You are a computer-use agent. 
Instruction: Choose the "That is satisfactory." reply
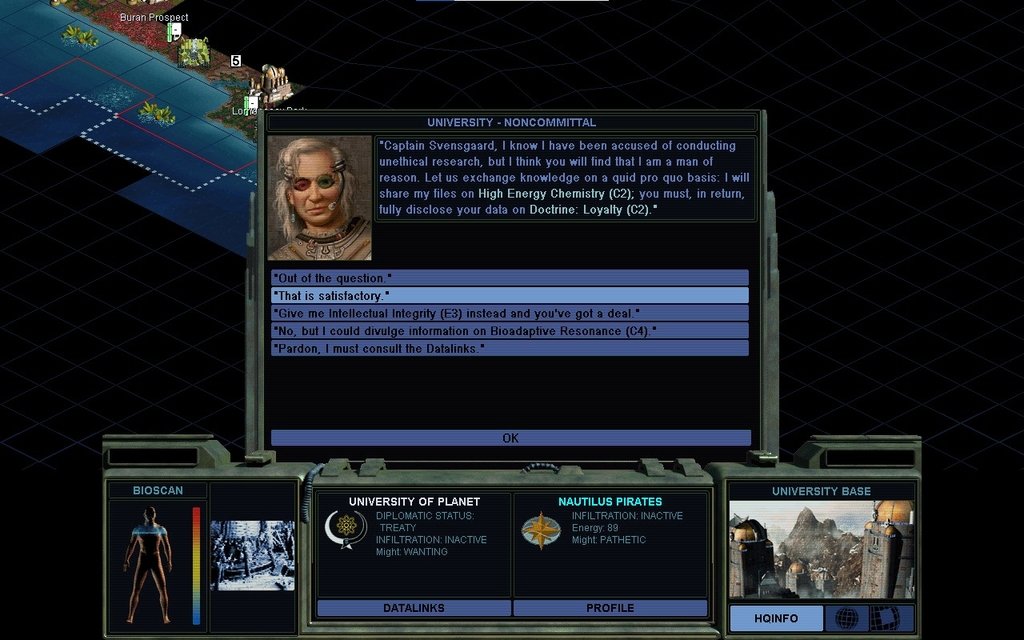pos(509,296)
